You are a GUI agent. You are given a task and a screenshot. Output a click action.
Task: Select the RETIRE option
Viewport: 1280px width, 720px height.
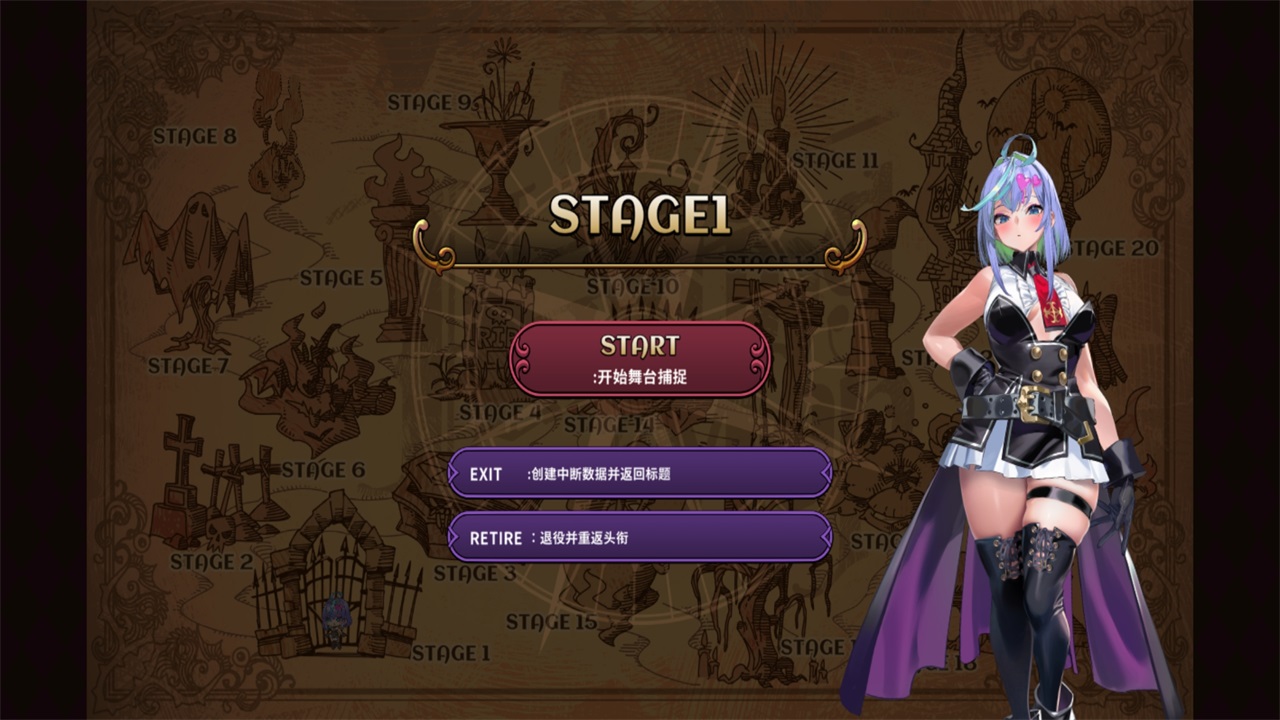(x=640, y=537)
